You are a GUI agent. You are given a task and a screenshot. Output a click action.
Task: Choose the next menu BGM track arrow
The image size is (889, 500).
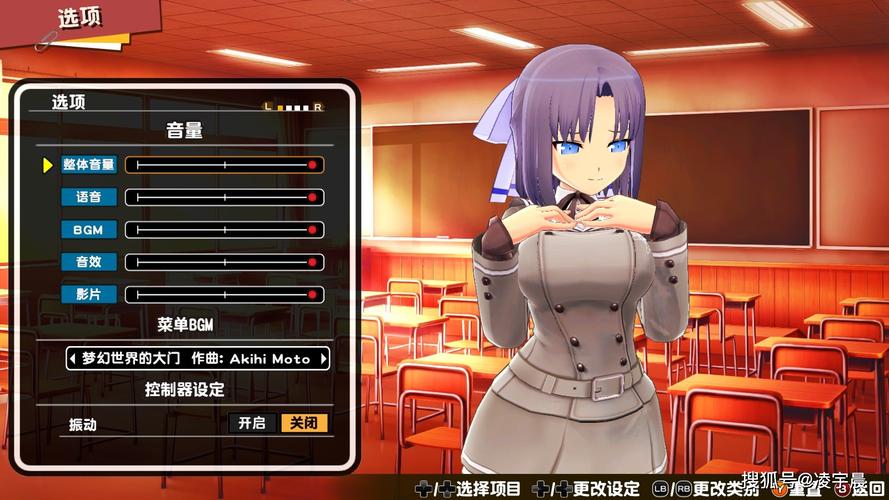[323, 358]
